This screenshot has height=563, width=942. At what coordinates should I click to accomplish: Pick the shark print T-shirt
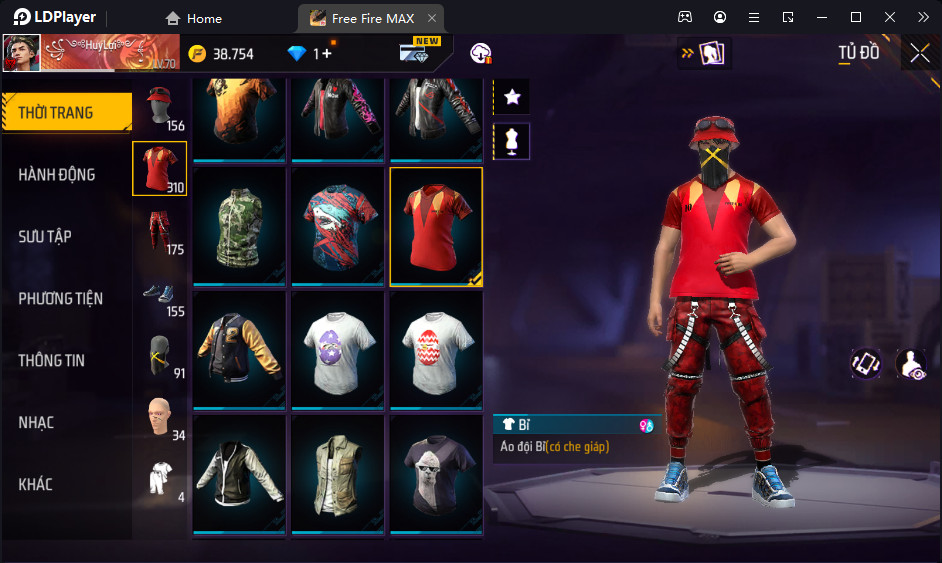point(338,226)
